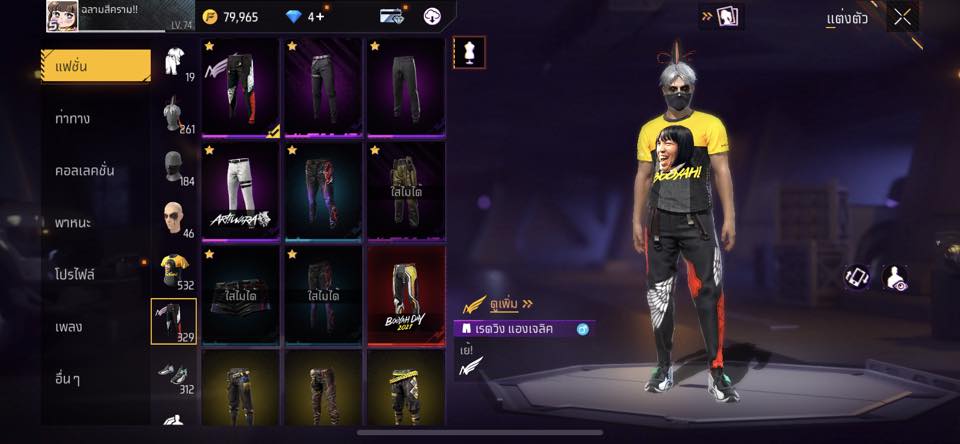Click the ดูเพิ่ม see more button
The image size is (960, 444).
point(497,303)
